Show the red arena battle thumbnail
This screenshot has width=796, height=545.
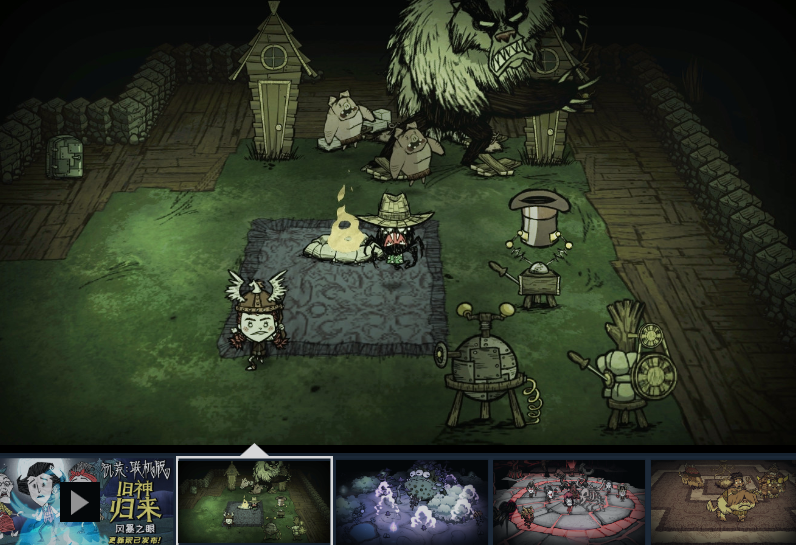click(569, 501)
